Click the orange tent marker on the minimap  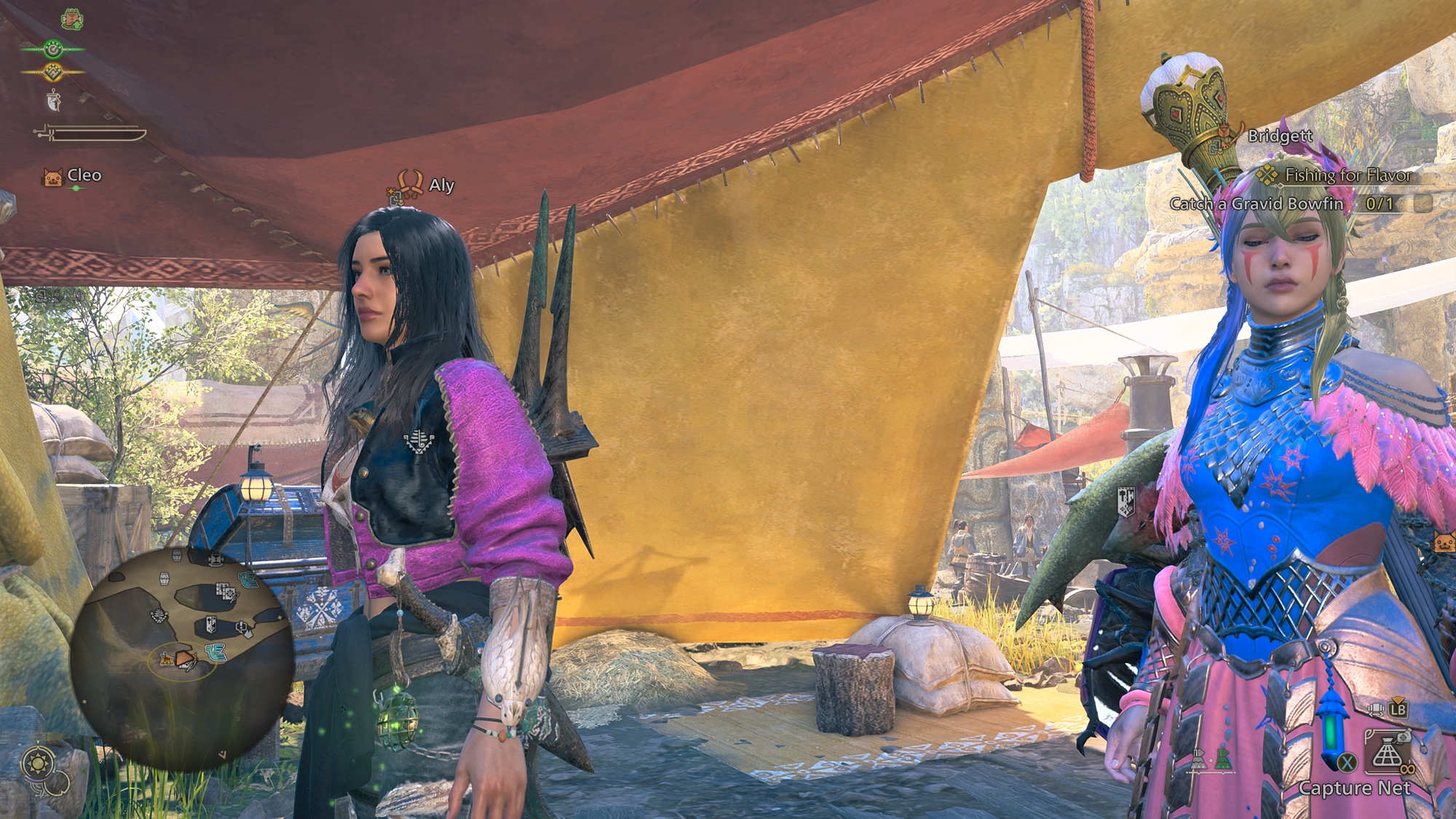pyautogui.click(x=167, y=659)
